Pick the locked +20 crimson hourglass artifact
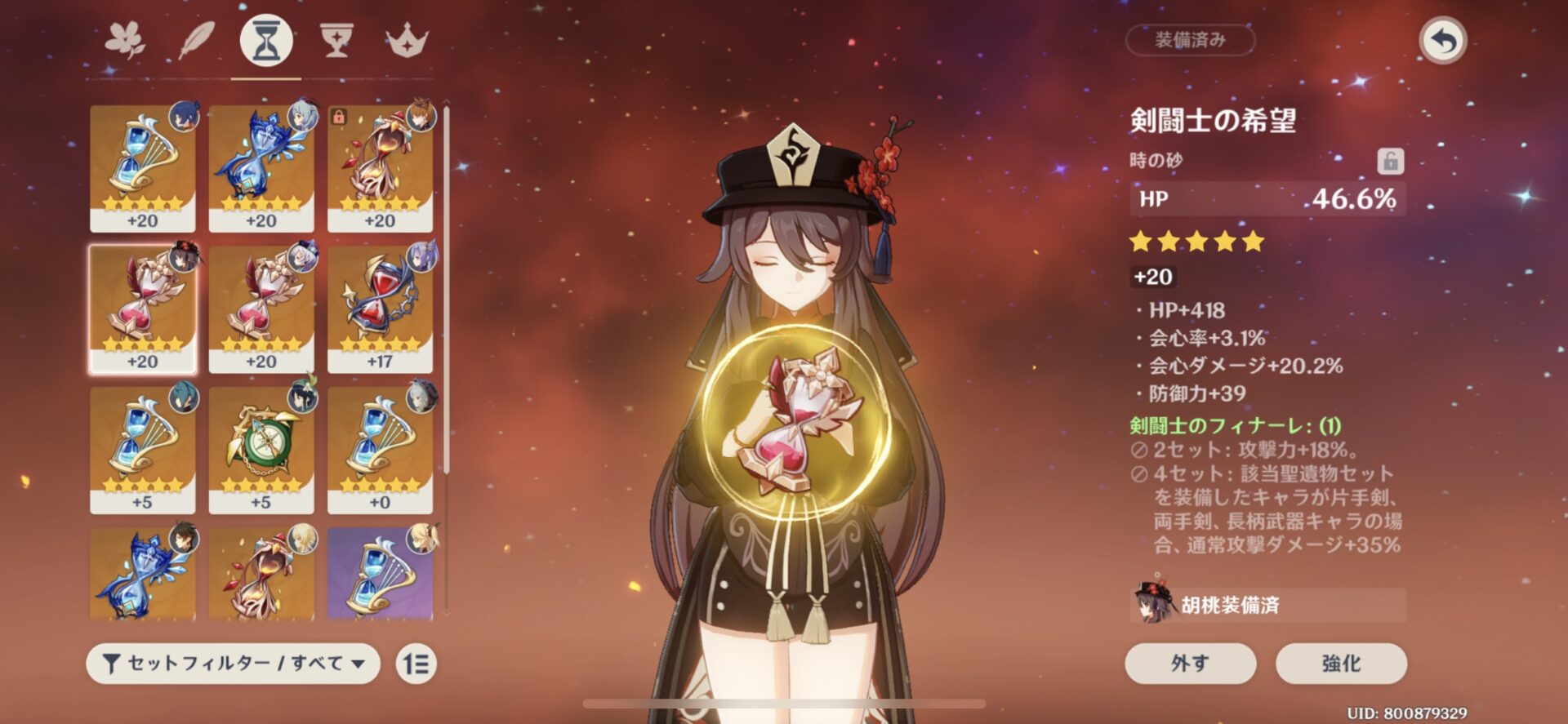The image size is (1568, 724). 380,168
